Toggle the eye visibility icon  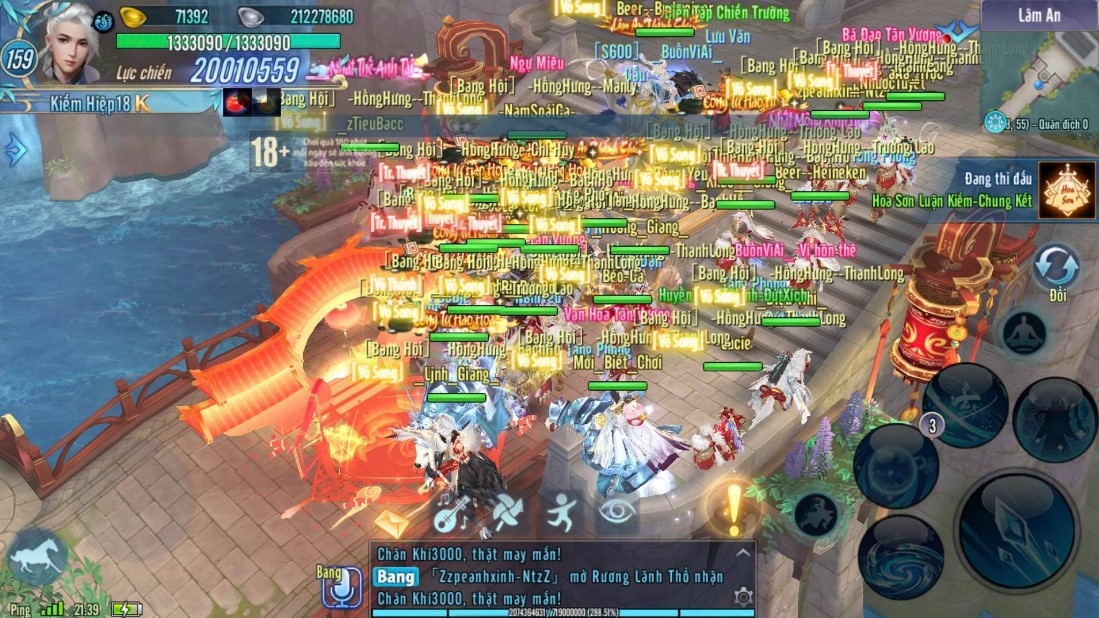pos(617,513)
